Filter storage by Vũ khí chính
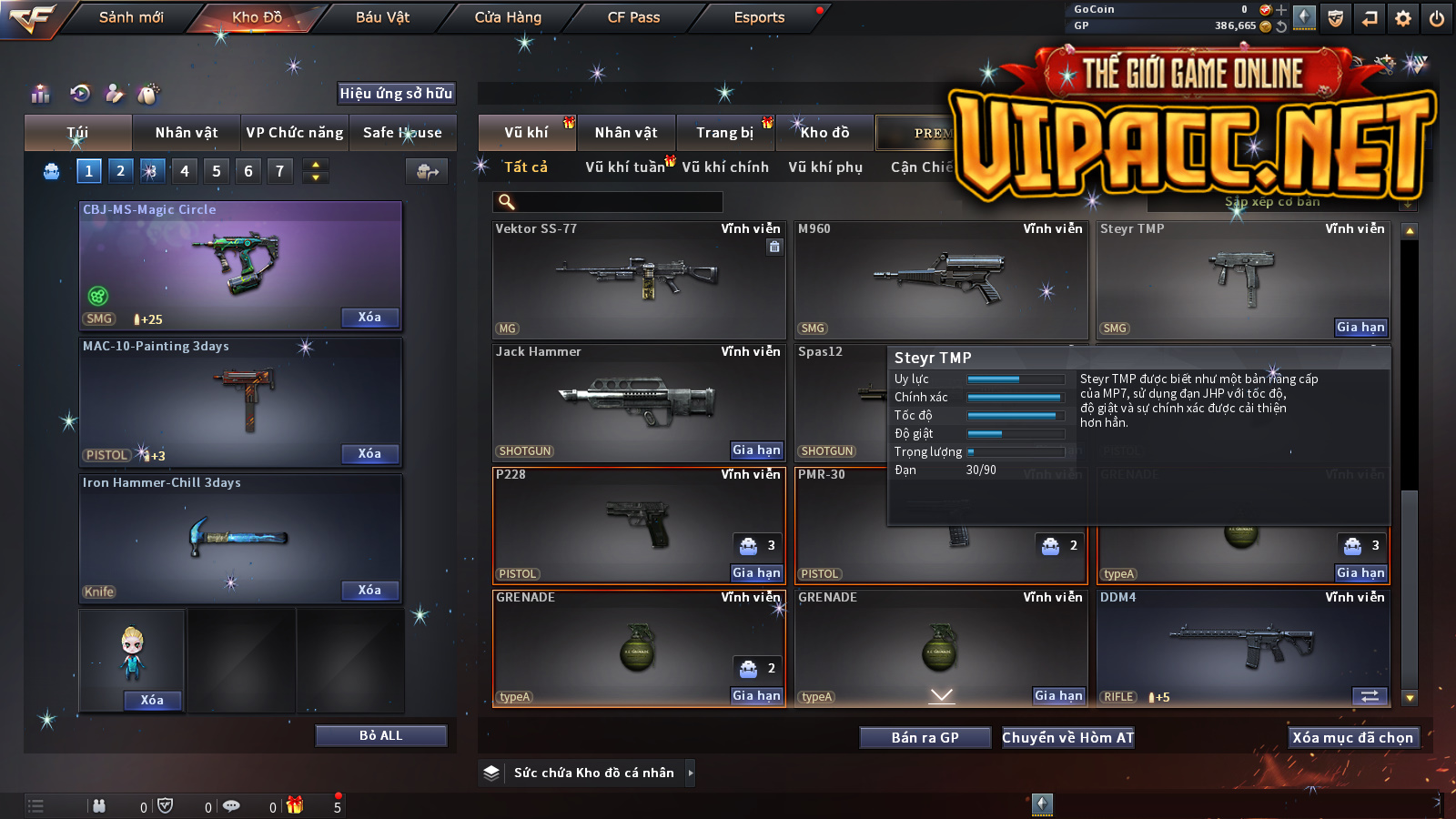The image size is (1456, 819). click(x=725, y=167)
